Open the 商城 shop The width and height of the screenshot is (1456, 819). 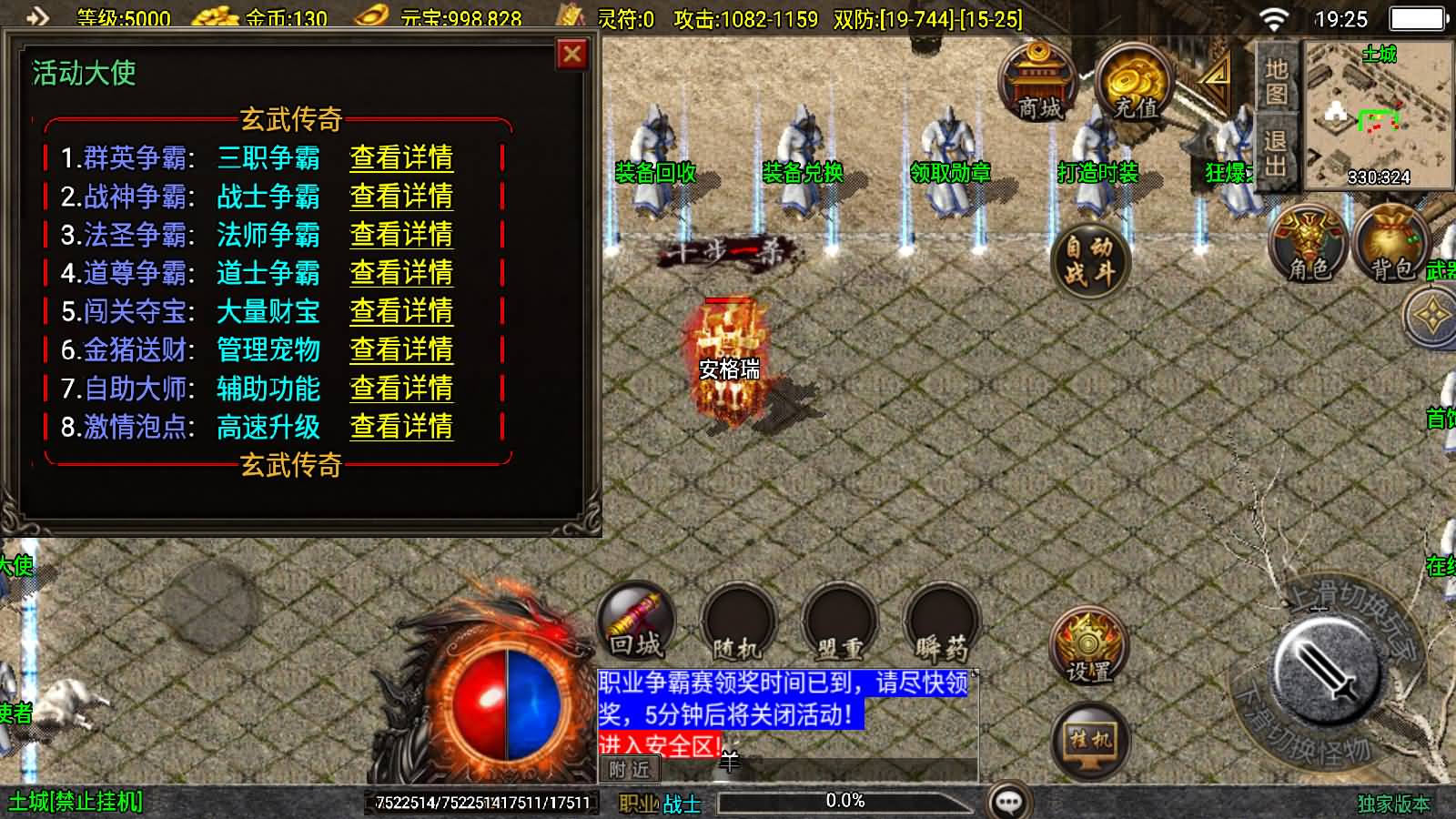[1038, 83]
